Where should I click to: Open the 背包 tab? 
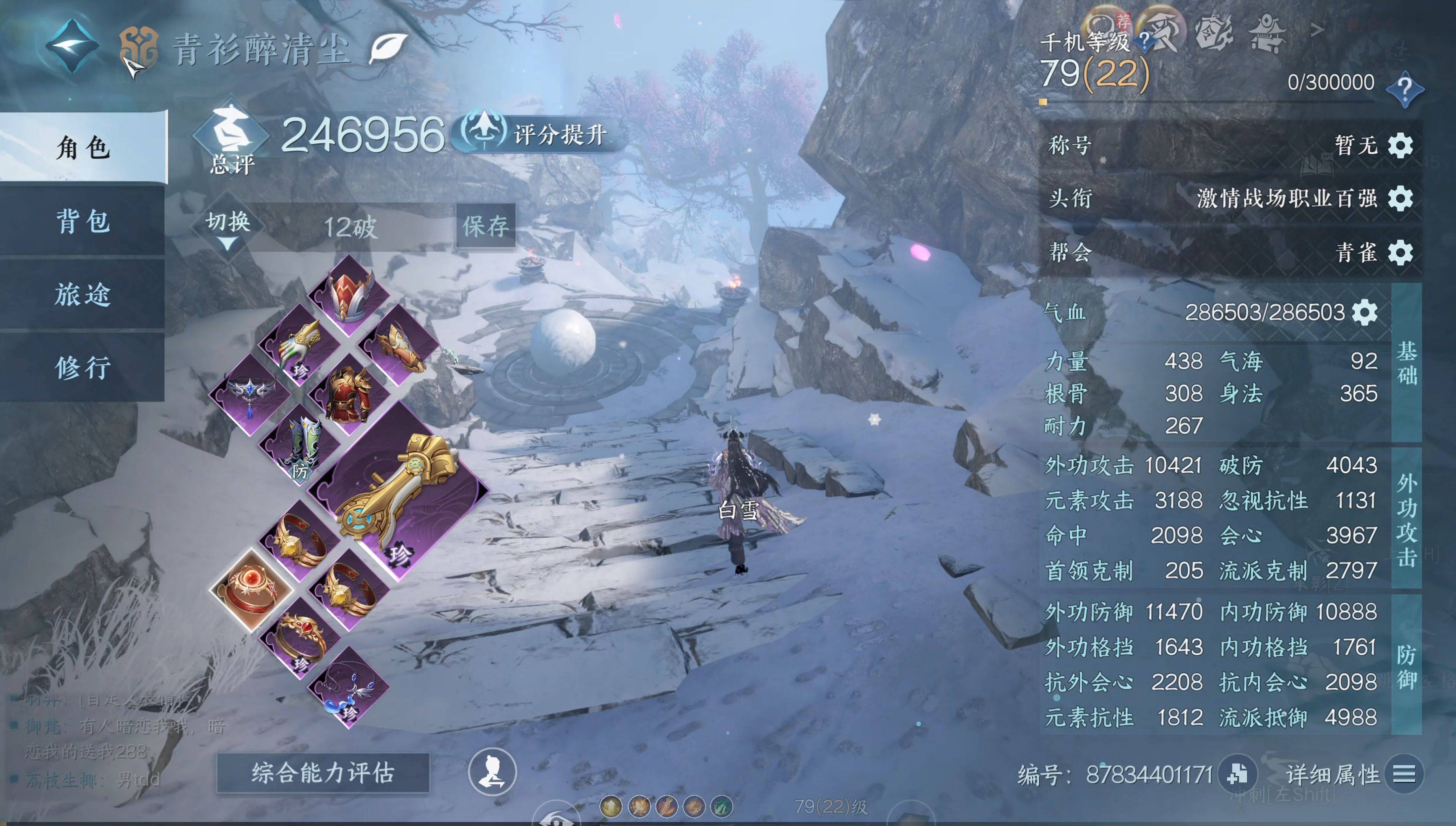point(83,221)
